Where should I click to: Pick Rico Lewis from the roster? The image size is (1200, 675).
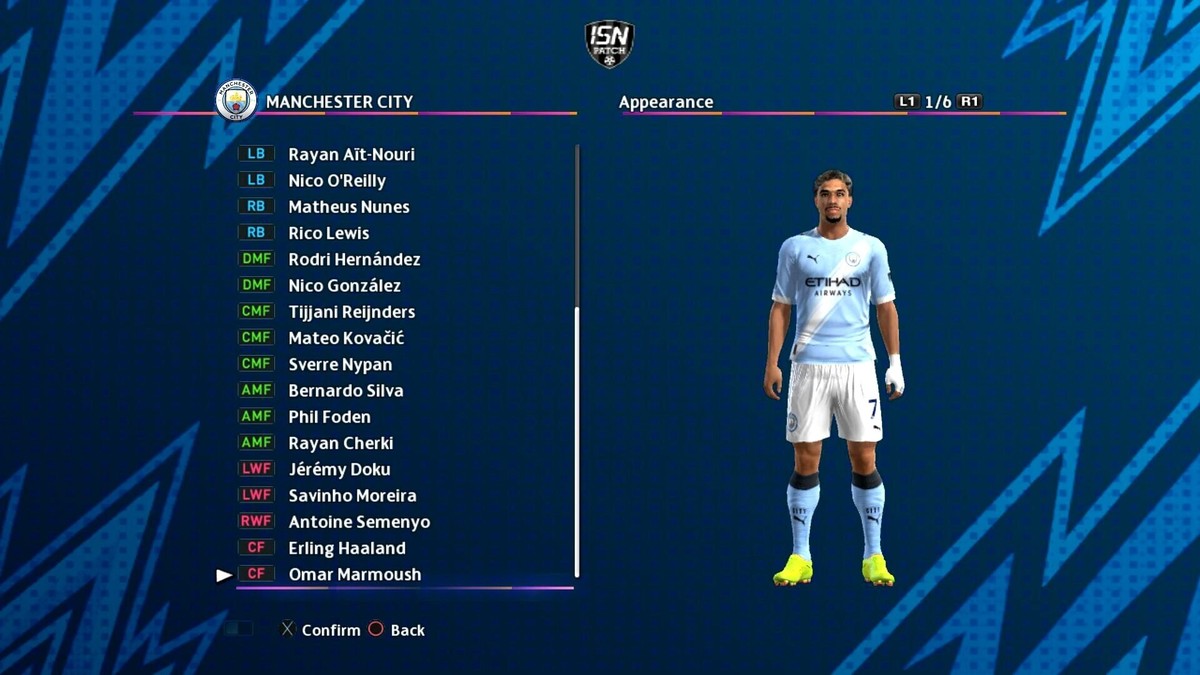point(329,233)
